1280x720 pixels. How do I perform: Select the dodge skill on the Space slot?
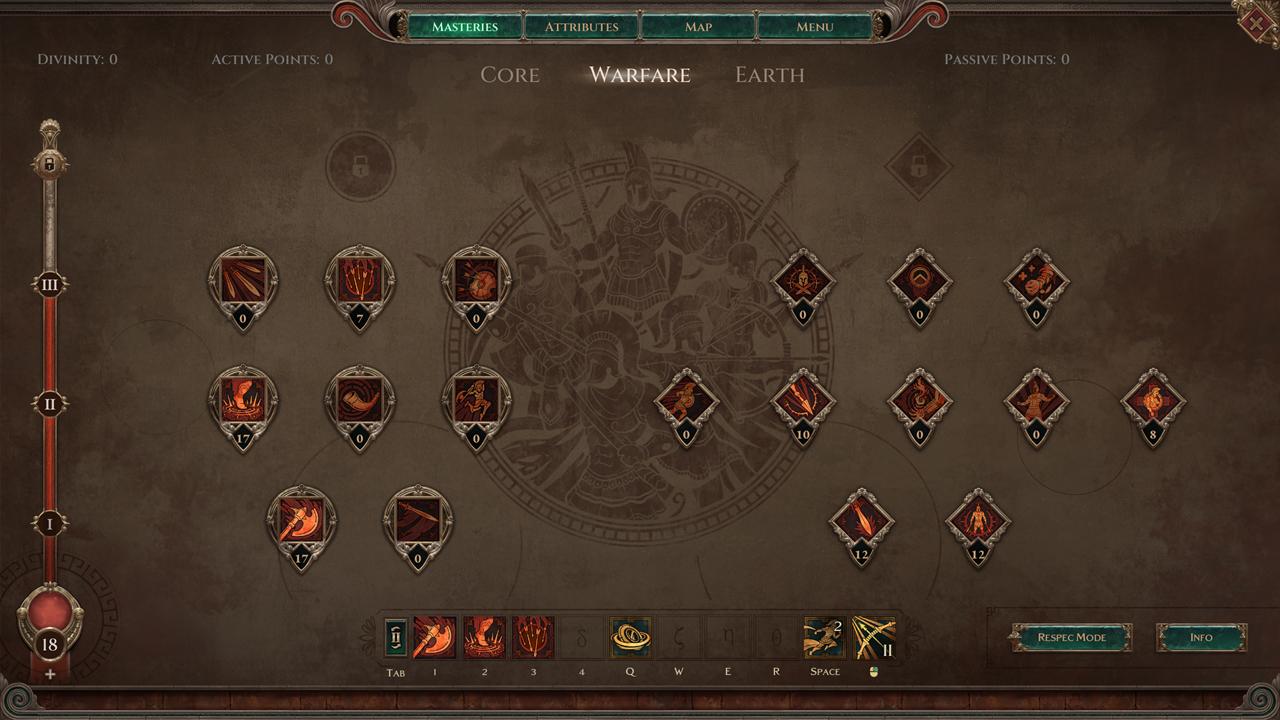point(825,637)
